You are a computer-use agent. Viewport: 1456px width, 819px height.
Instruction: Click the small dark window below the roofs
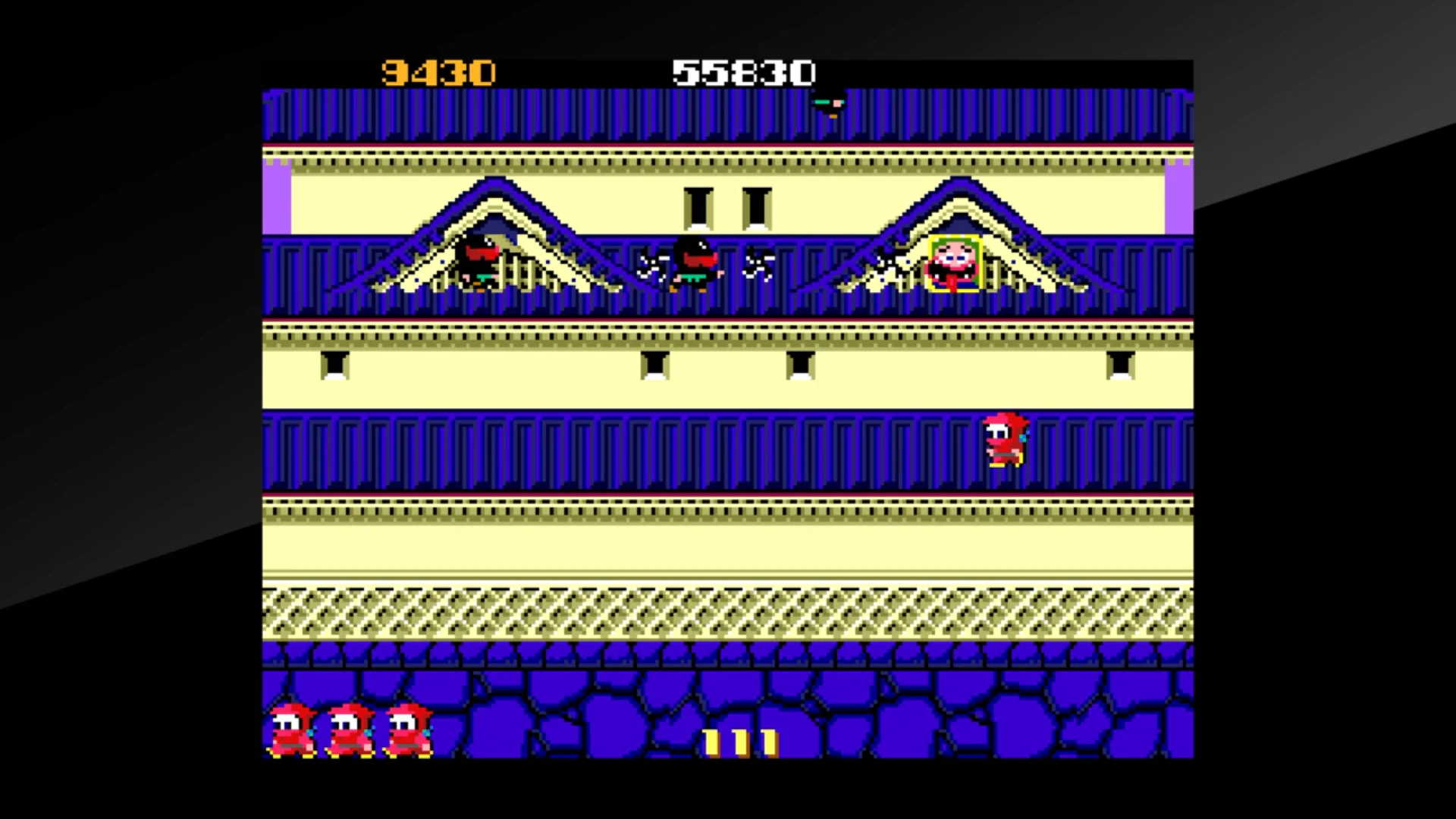[x=334, y=366]
